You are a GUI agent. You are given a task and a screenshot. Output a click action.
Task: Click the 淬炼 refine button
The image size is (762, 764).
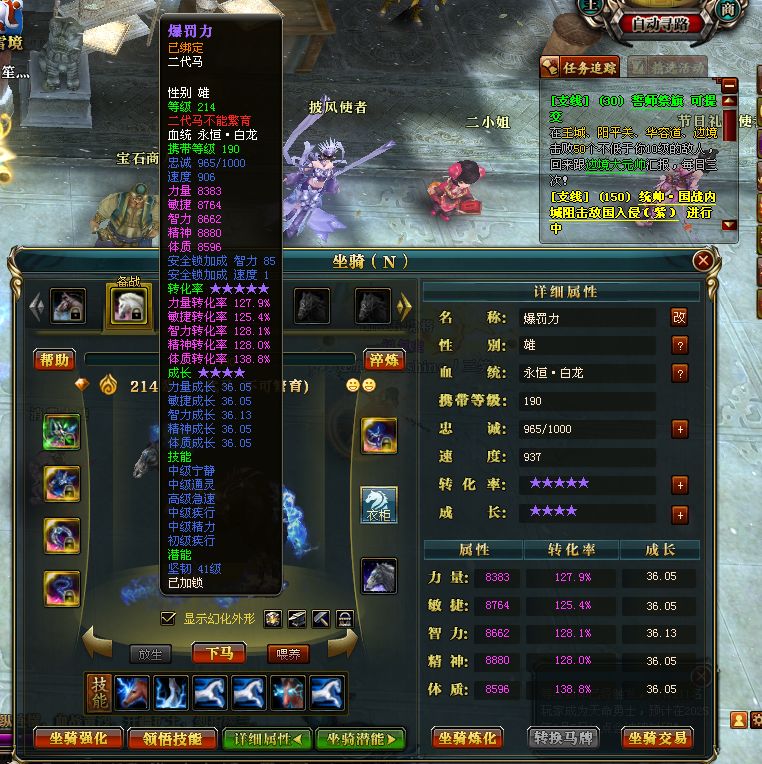(x=383, y=360)
